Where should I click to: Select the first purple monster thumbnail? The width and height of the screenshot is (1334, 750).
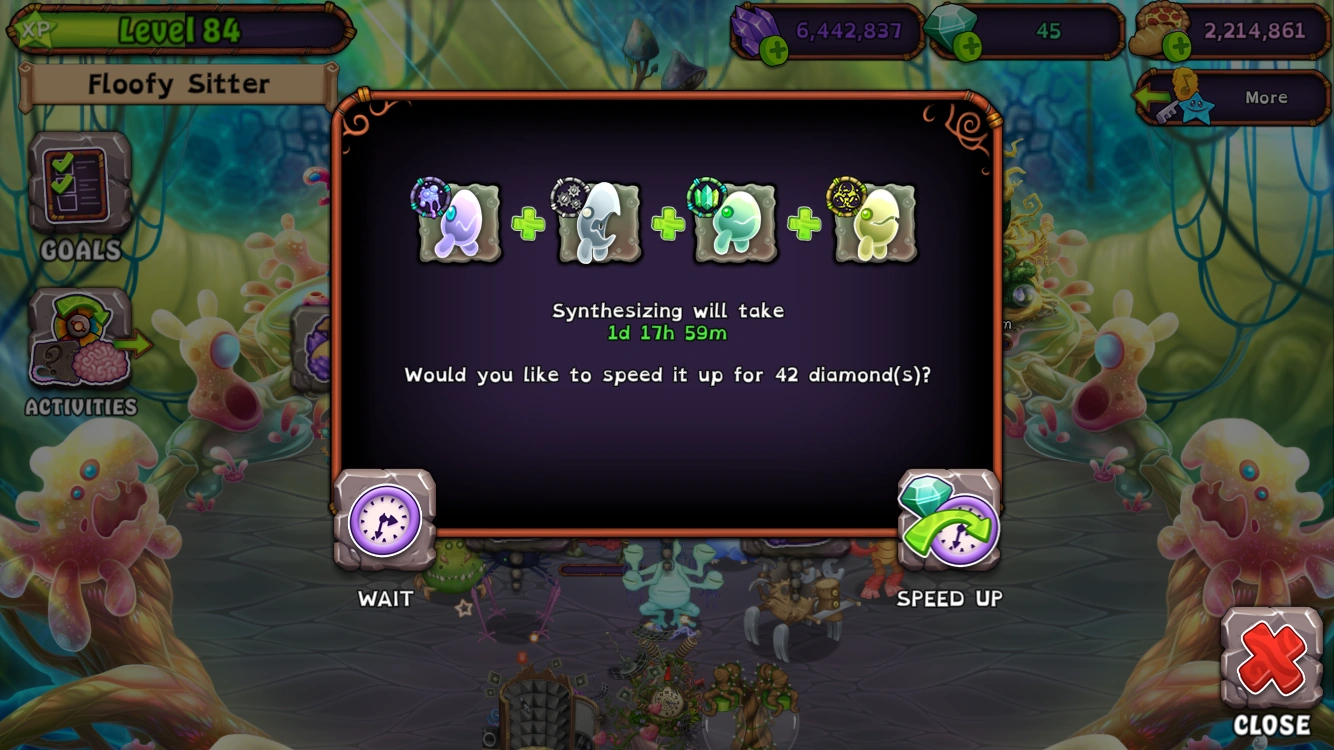[x=459, y=222]
